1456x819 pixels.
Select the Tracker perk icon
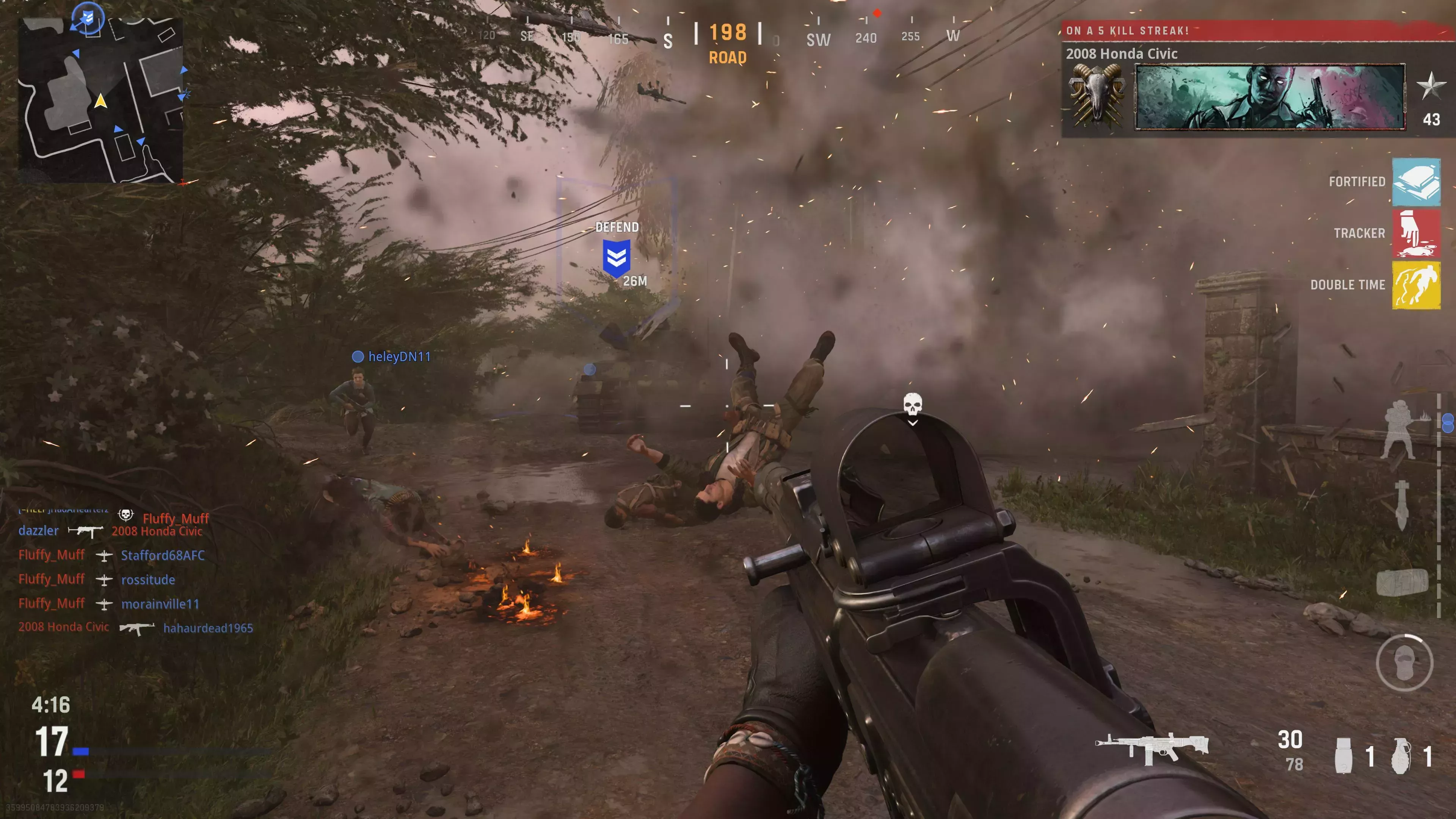tap(1417, 234)
